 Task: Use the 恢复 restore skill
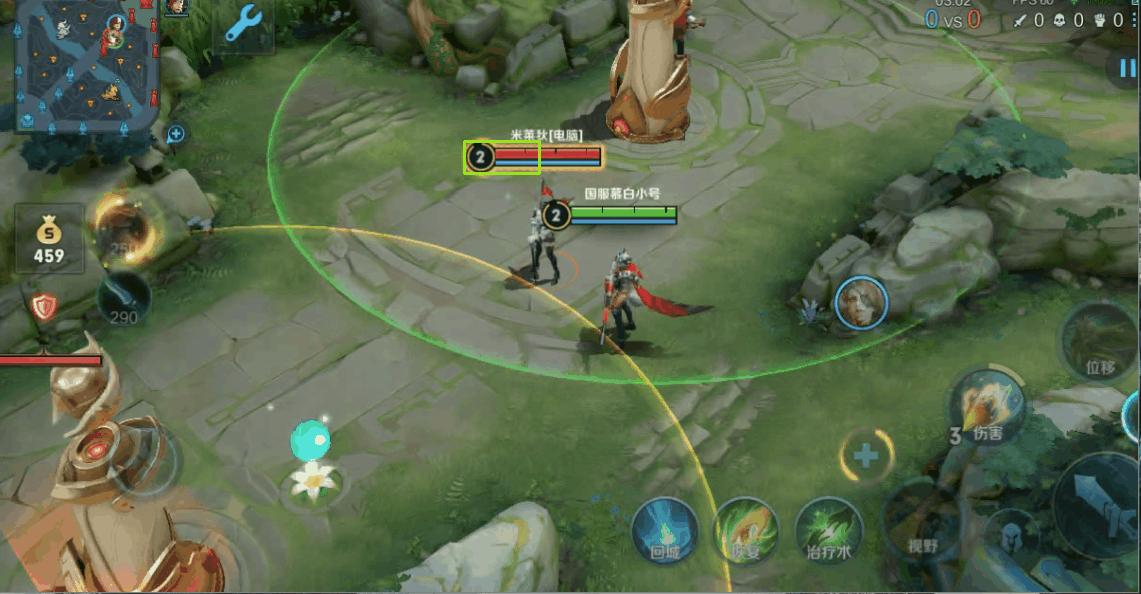click(746, 530)
